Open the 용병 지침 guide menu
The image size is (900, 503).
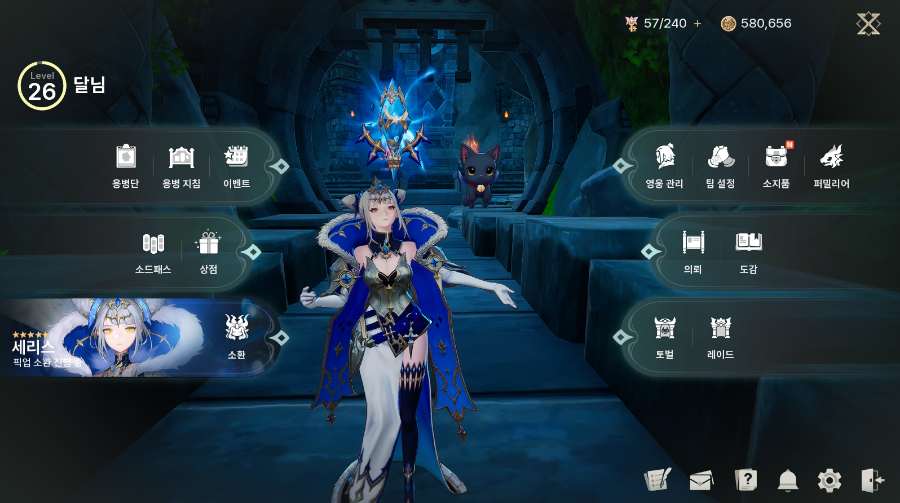(181, 164)
